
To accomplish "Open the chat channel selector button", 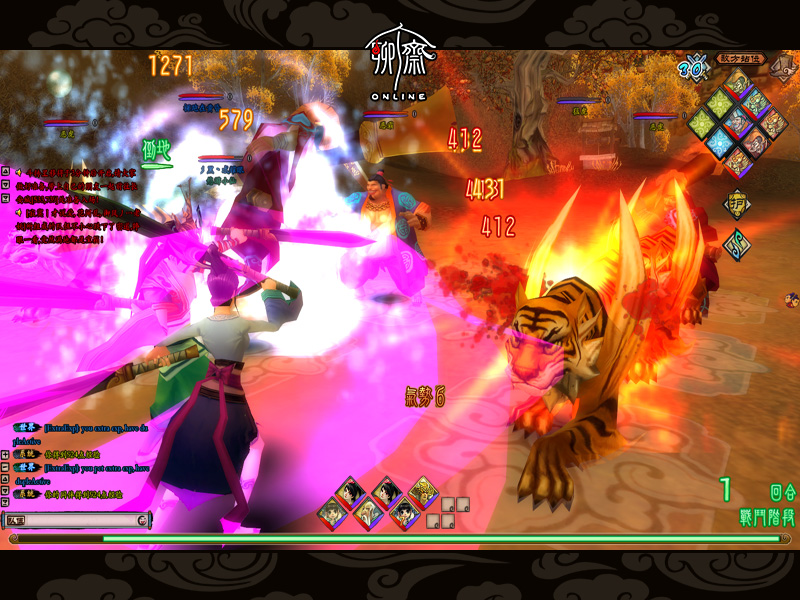I will tap(17, 520).
